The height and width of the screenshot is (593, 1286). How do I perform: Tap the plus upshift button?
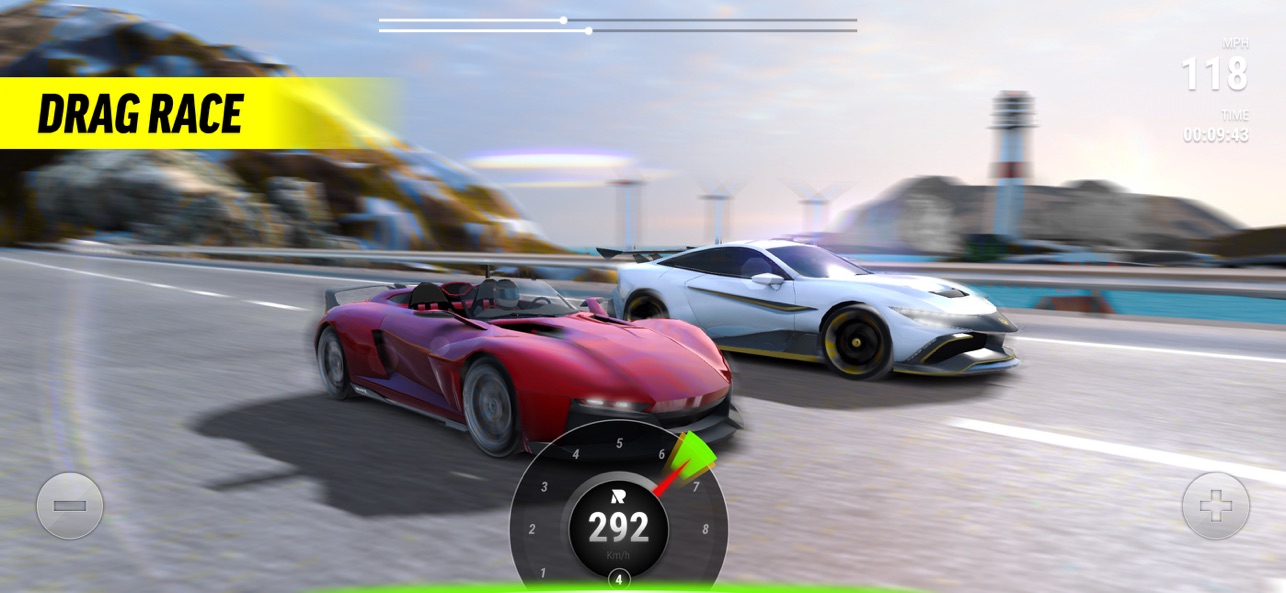click(x=1215, y=506)
